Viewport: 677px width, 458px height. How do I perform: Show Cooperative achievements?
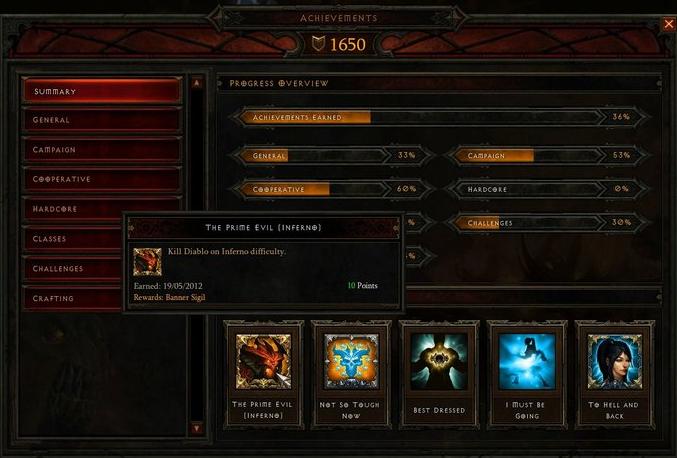(101, 179)
